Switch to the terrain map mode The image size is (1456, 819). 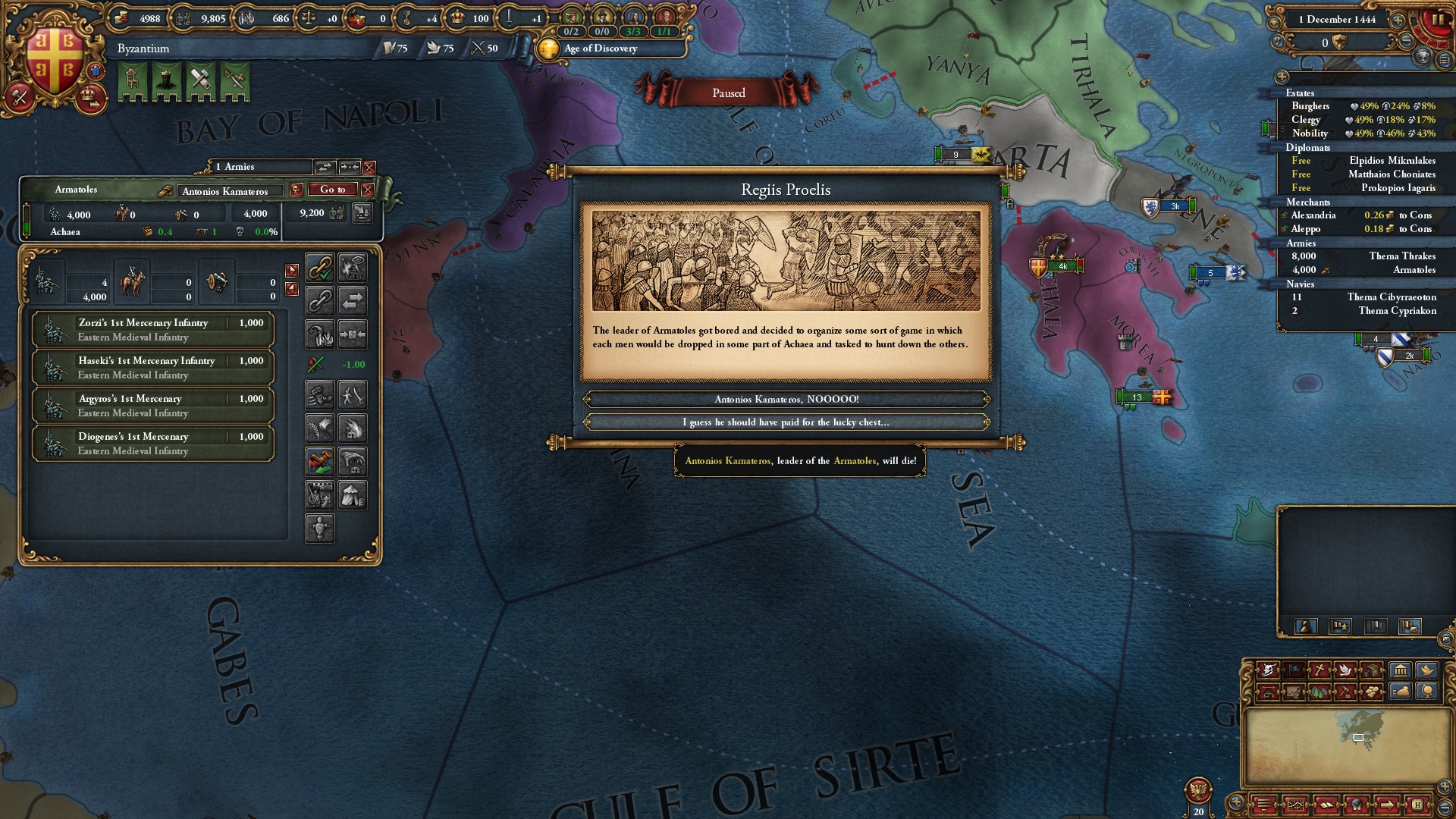point(1318,694)
